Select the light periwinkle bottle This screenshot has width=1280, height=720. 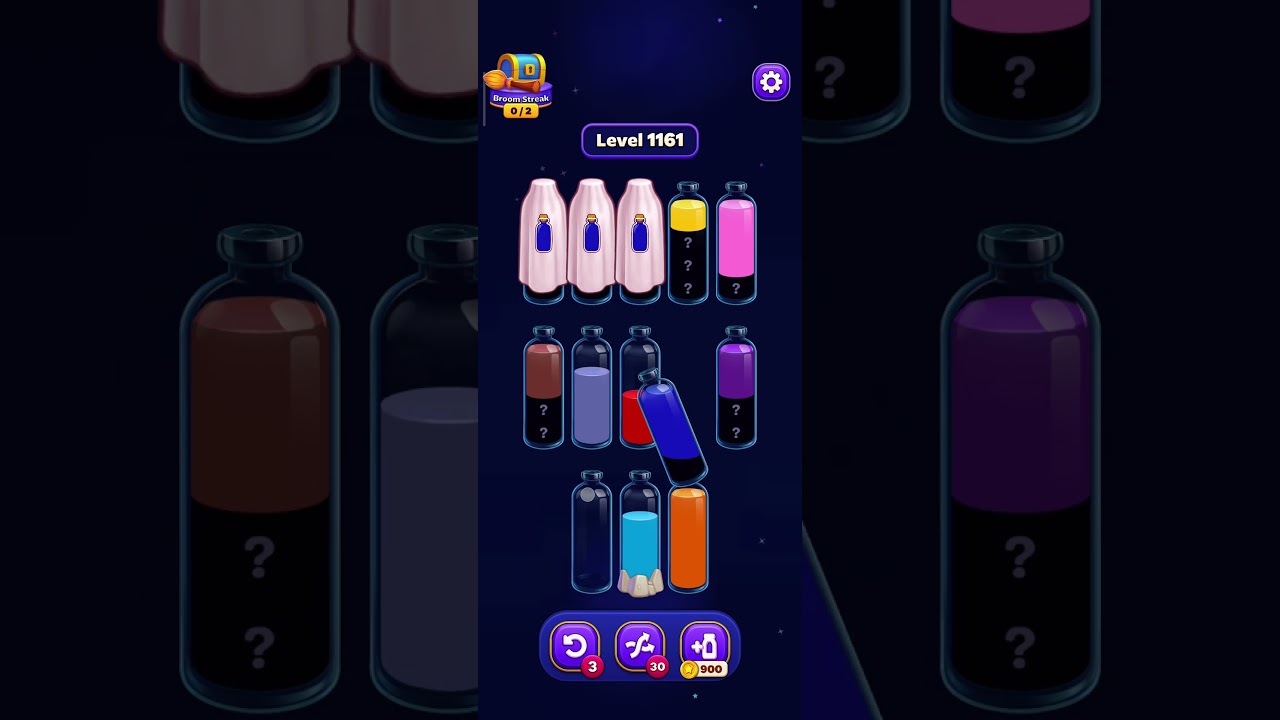591,390
